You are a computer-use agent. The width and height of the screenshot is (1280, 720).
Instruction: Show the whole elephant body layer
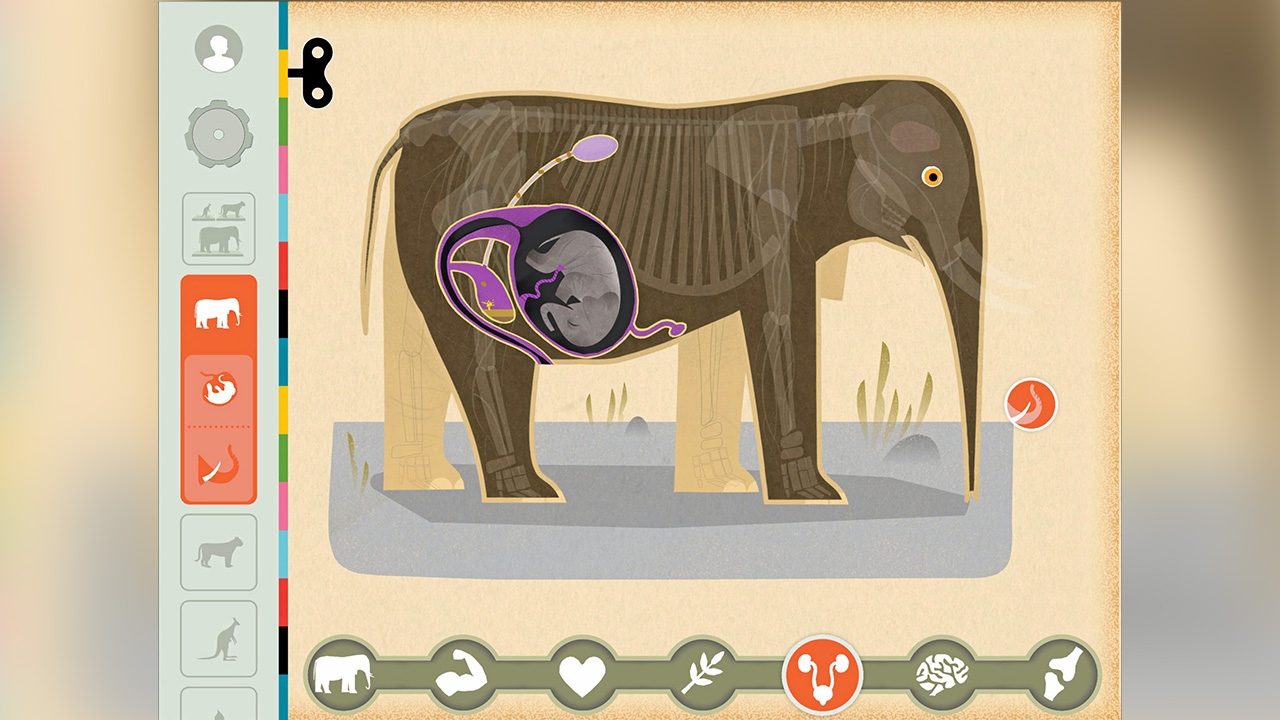pyautogui.click(x=342, y=674)
